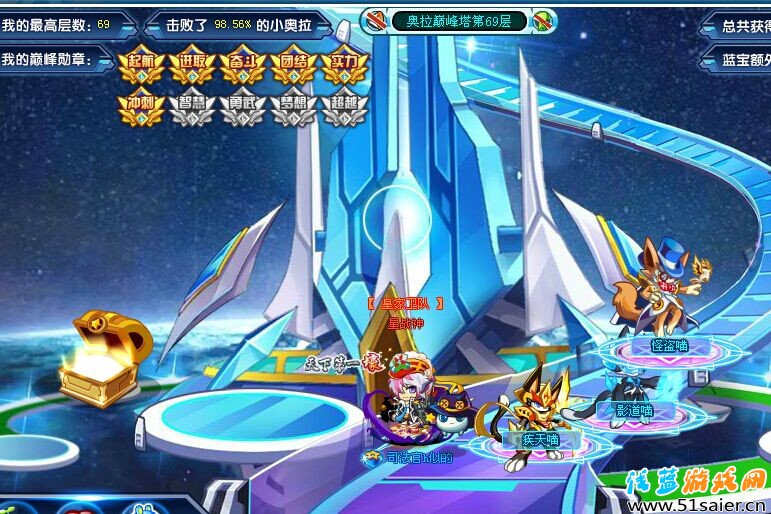This screenshot has height=514, width=771.
Task: Click the icon right of the tower floor title
Action: [544, 20]
